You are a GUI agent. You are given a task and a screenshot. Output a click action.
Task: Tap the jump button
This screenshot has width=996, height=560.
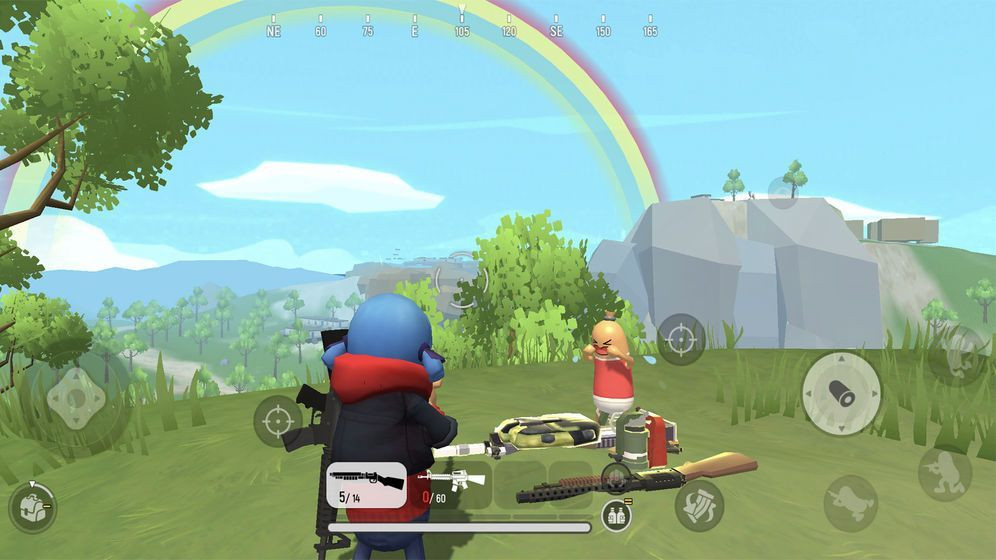957,355
